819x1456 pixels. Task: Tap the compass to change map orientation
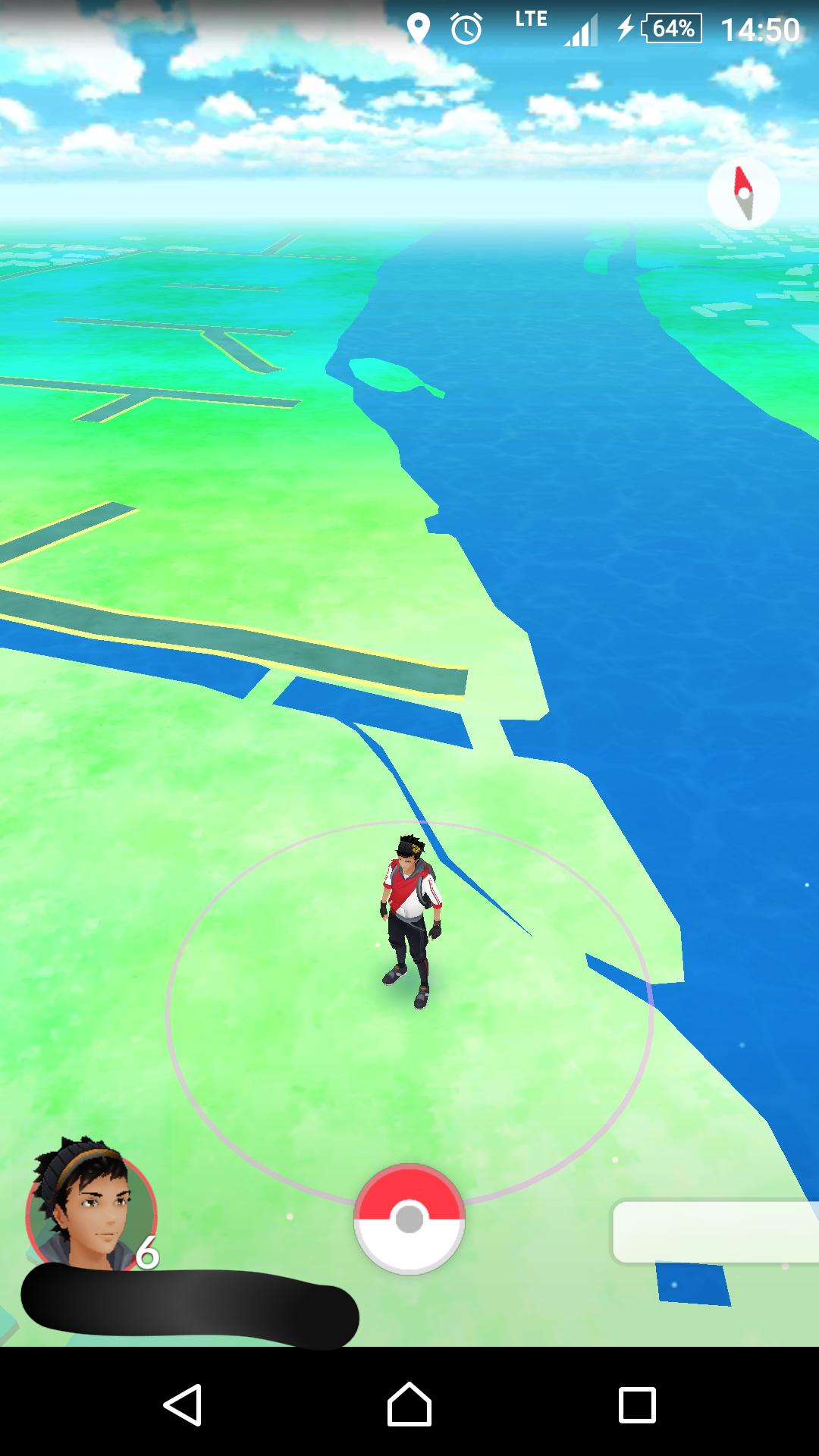(x=743, y=194)
